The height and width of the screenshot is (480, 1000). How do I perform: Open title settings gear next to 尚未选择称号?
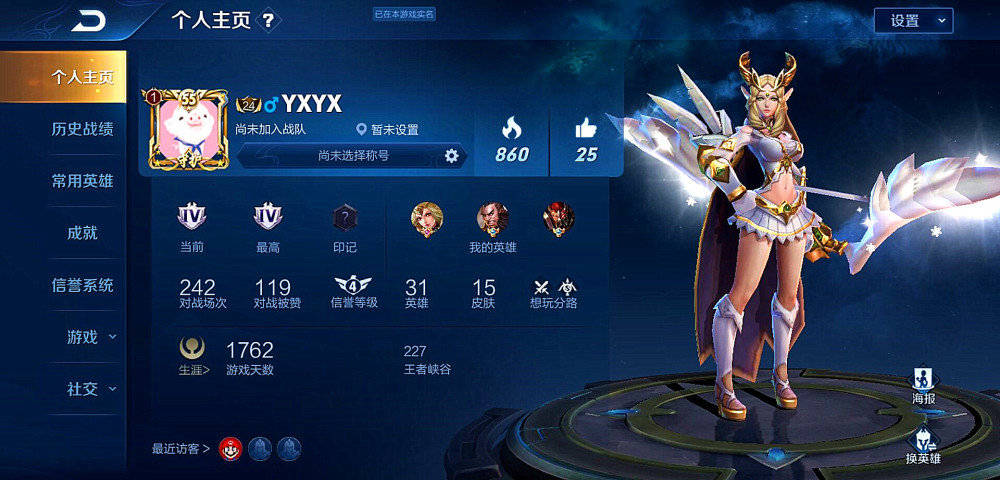coord(451,155)
